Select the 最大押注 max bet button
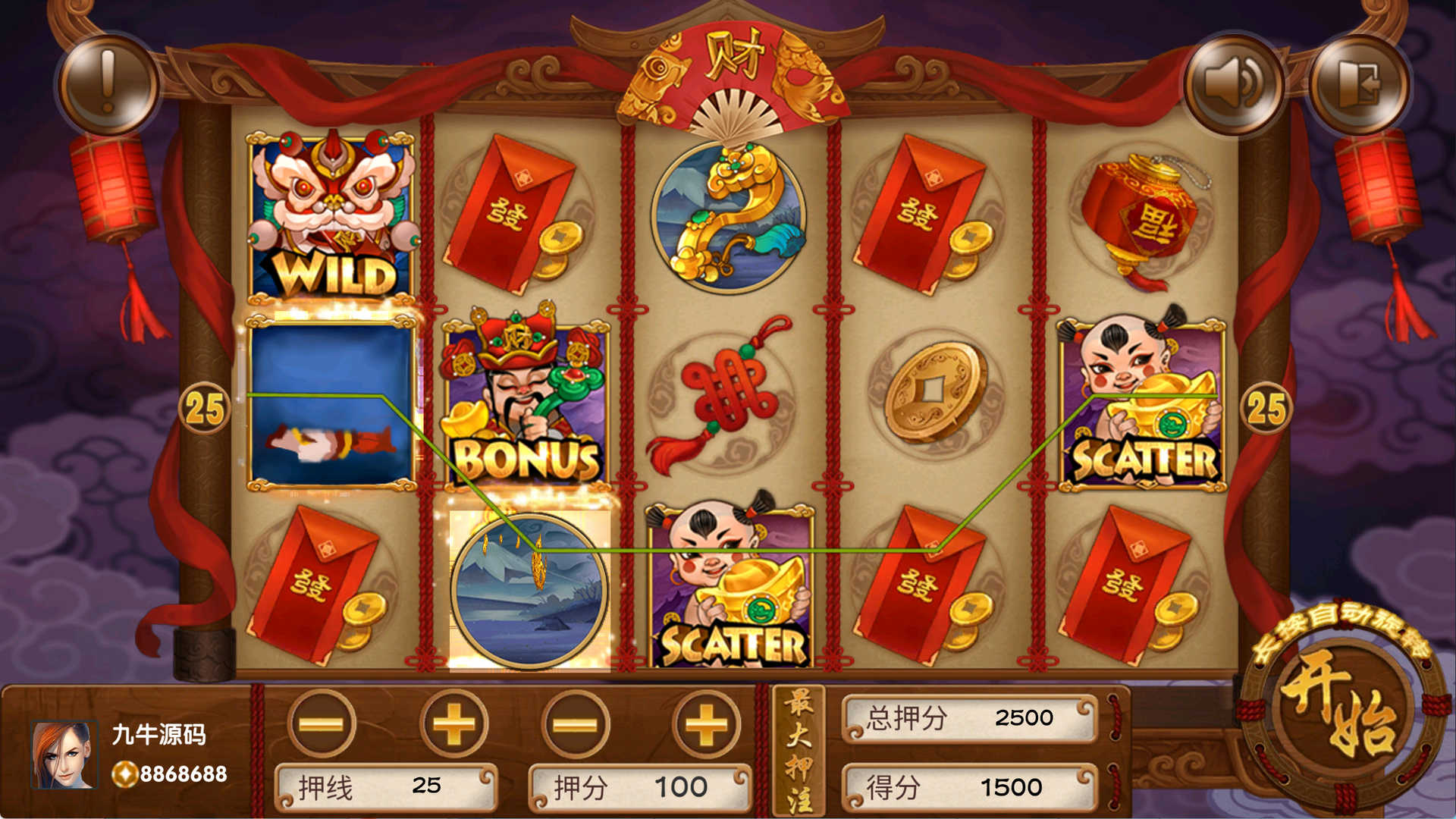The height and width of the screenshot is (819, 1456). (x=799, y=751)
